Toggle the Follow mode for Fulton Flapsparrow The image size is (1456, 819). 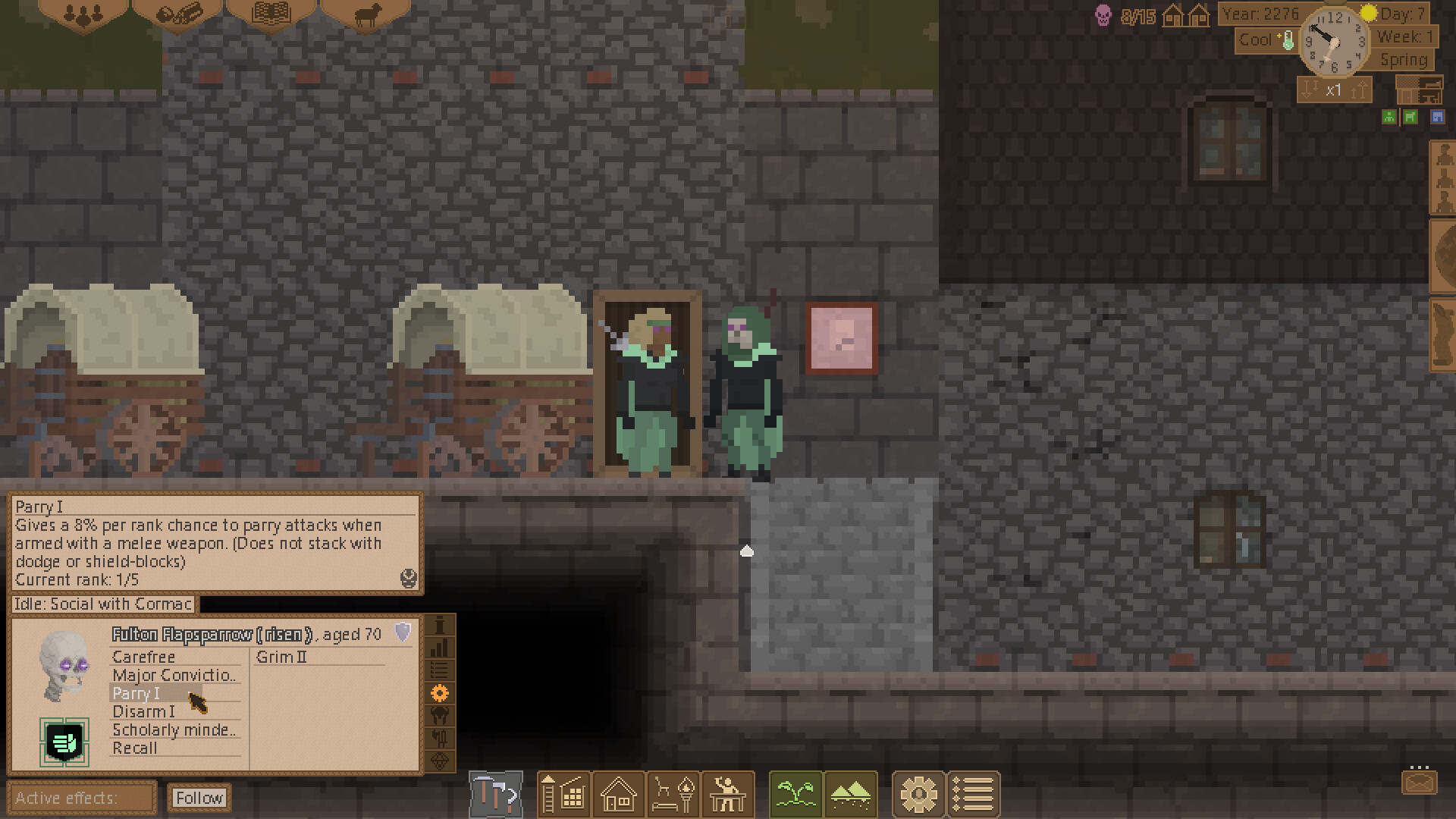[199, 798]
